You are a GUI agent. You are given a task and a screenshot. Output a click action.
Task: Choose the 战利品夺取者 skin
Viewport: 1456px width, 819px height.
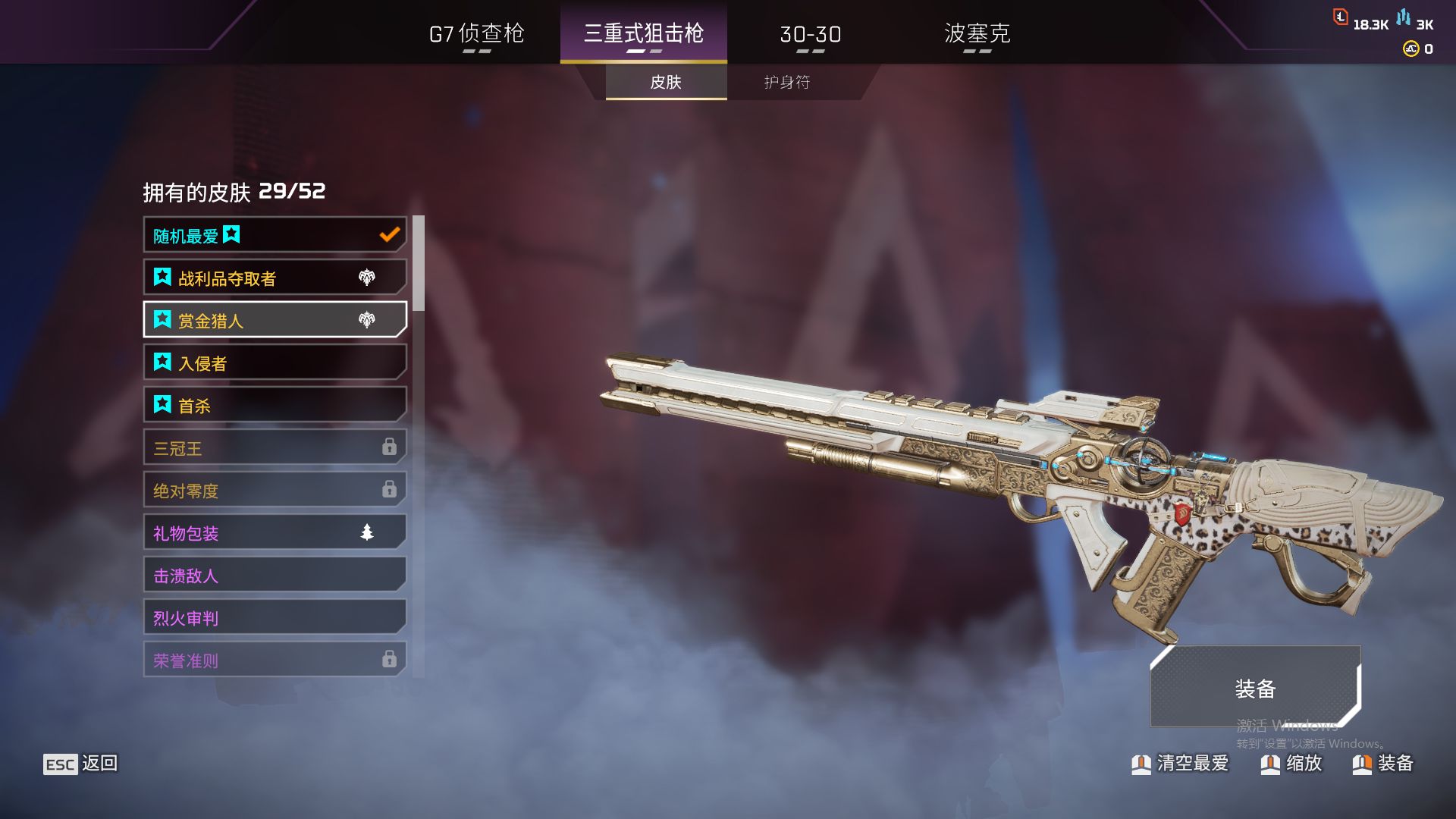(x=275, y=278)
